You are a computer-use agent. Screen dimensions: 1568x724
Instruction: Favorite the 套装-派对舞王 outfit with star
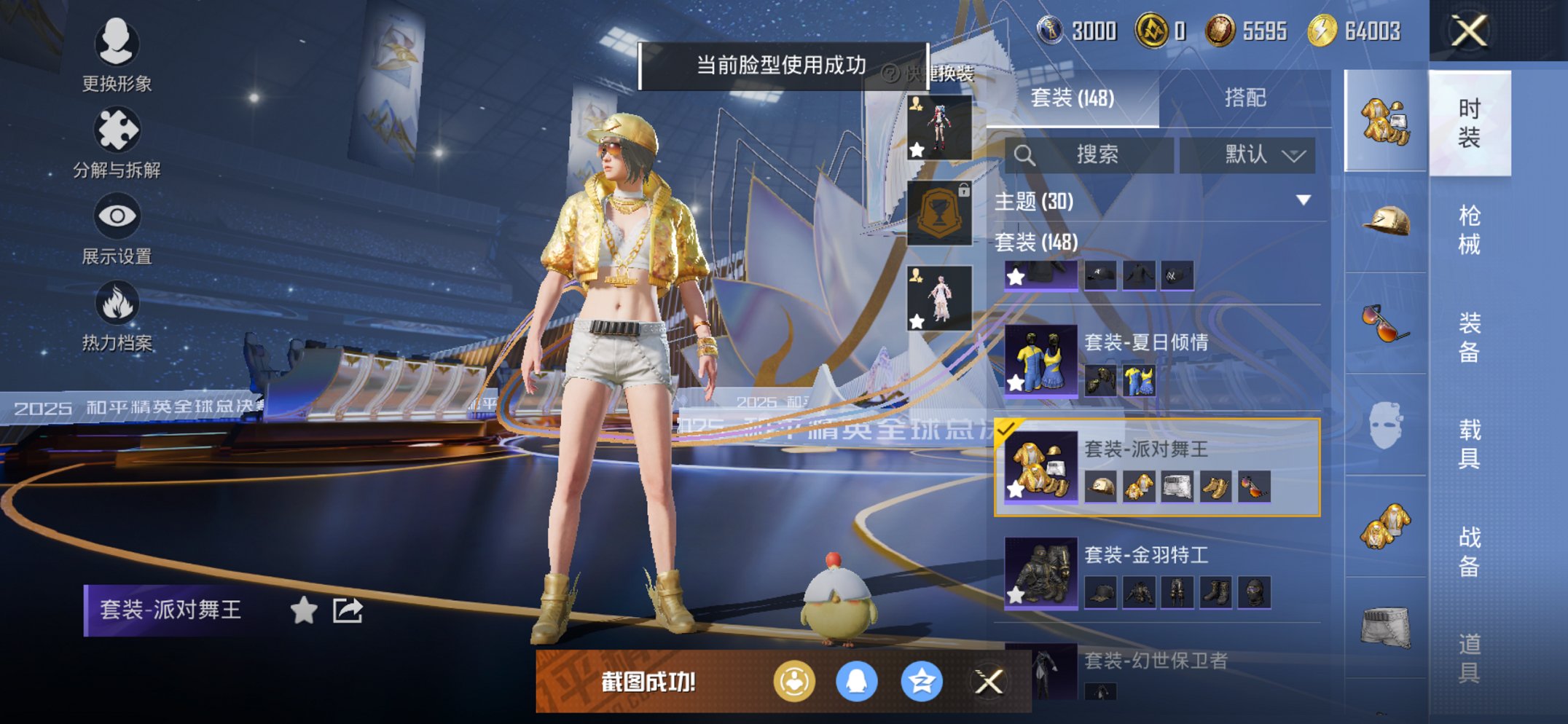(303, 611)
